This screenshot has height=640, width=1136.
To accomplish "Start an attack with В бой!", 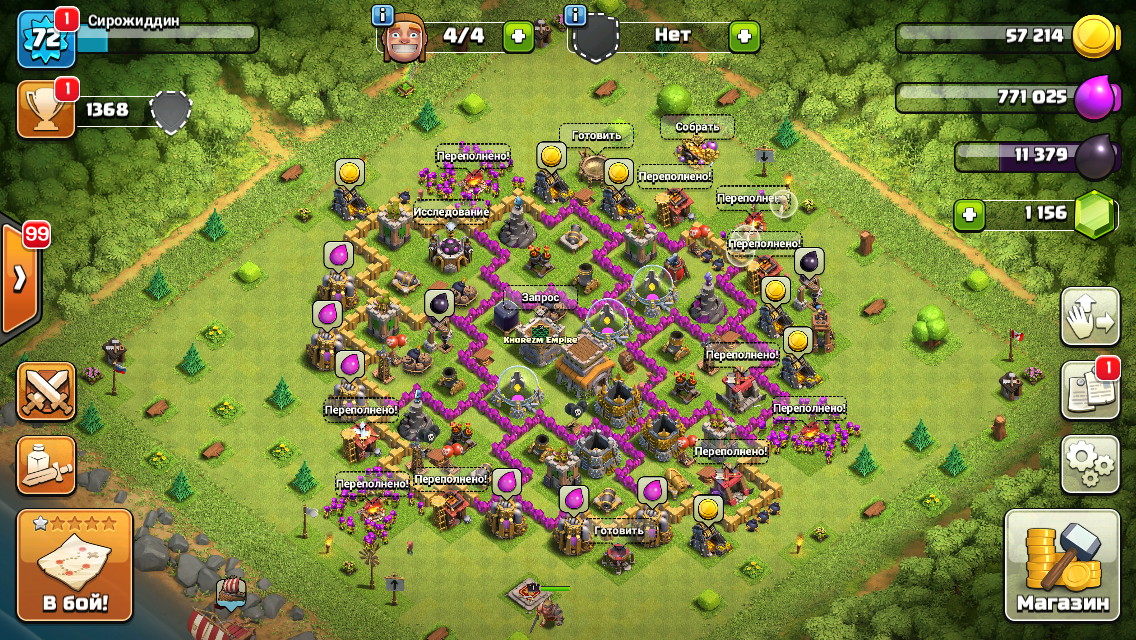I will point(75,565).
